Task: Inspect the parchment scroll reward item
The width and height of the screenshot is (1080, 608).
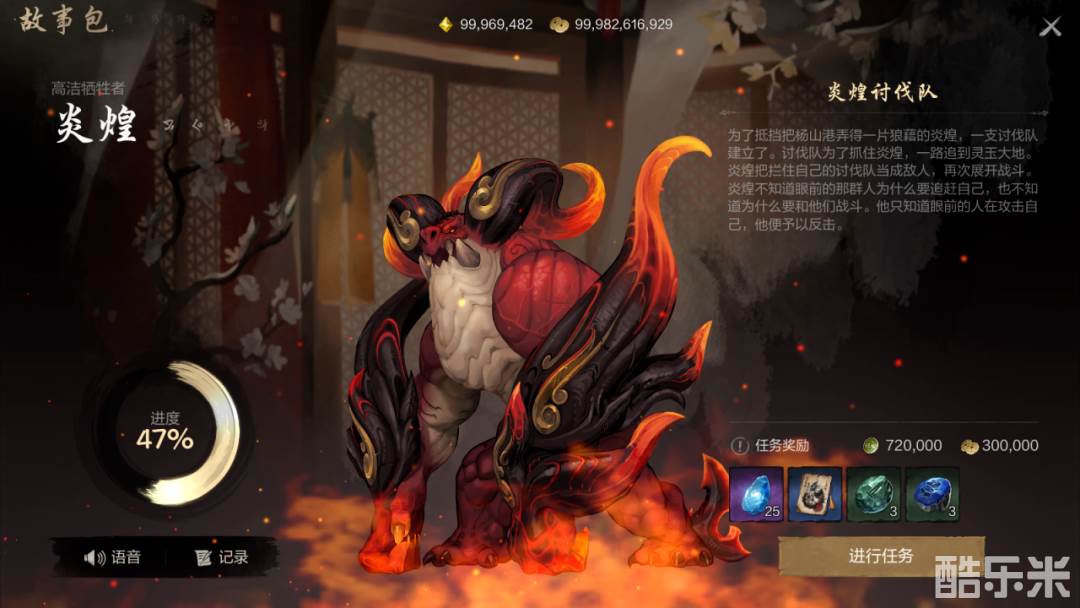Action: (815, 494)
